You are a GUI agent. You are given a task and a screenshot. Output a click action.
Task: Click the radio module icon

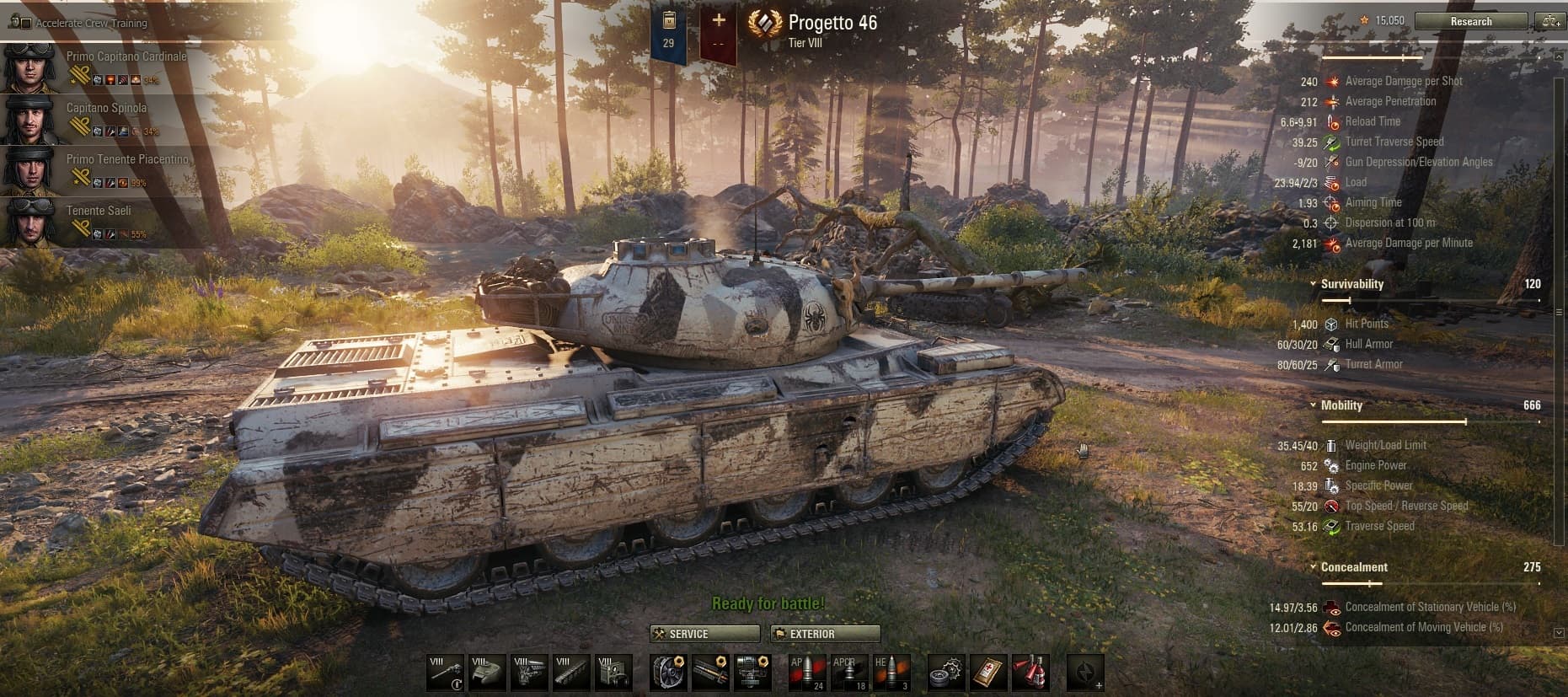tap(613, 673)
